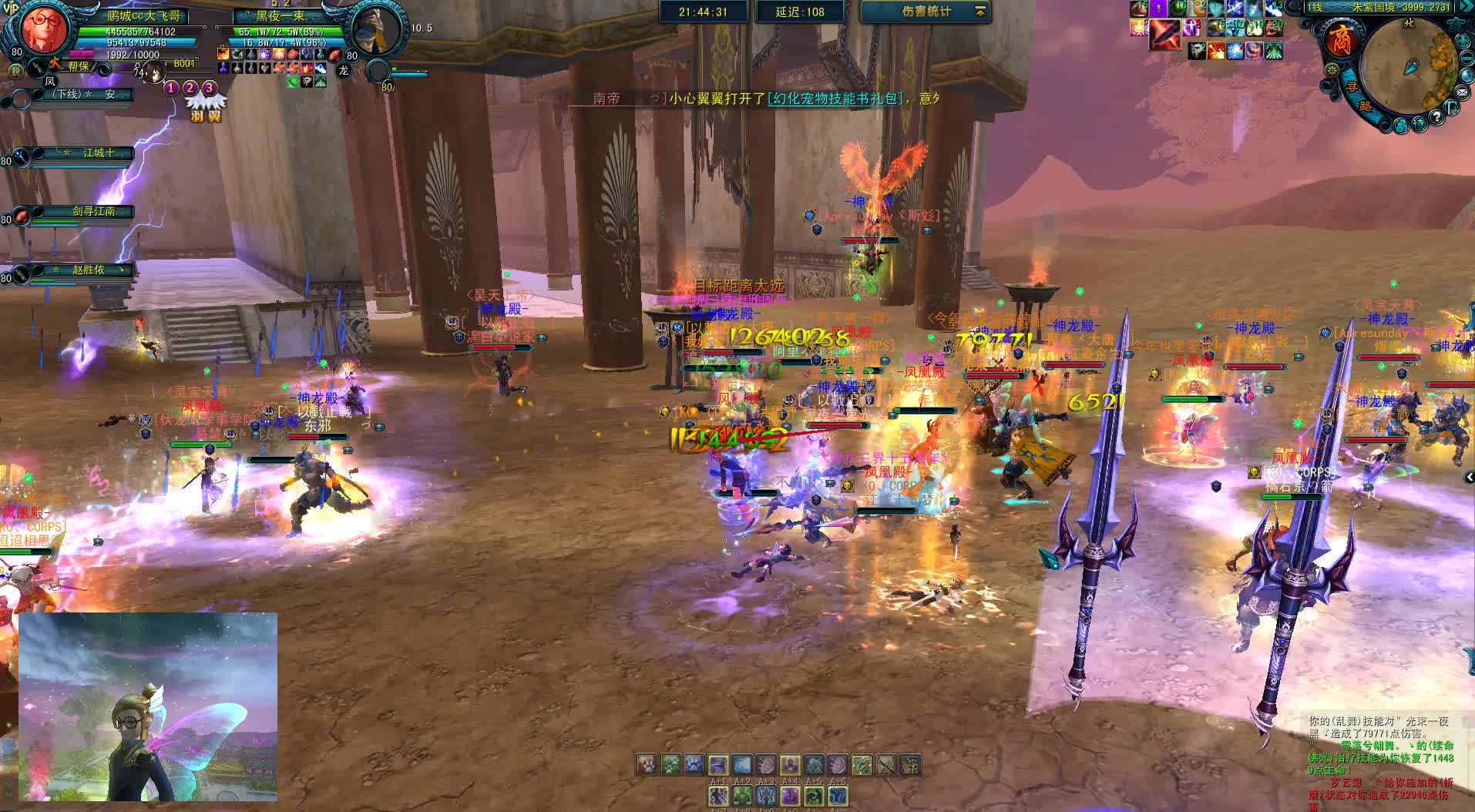The width and height of the screenshot is (1475, 812).
Task: Activate the red paw pet skill
Action: pos(646,764)
